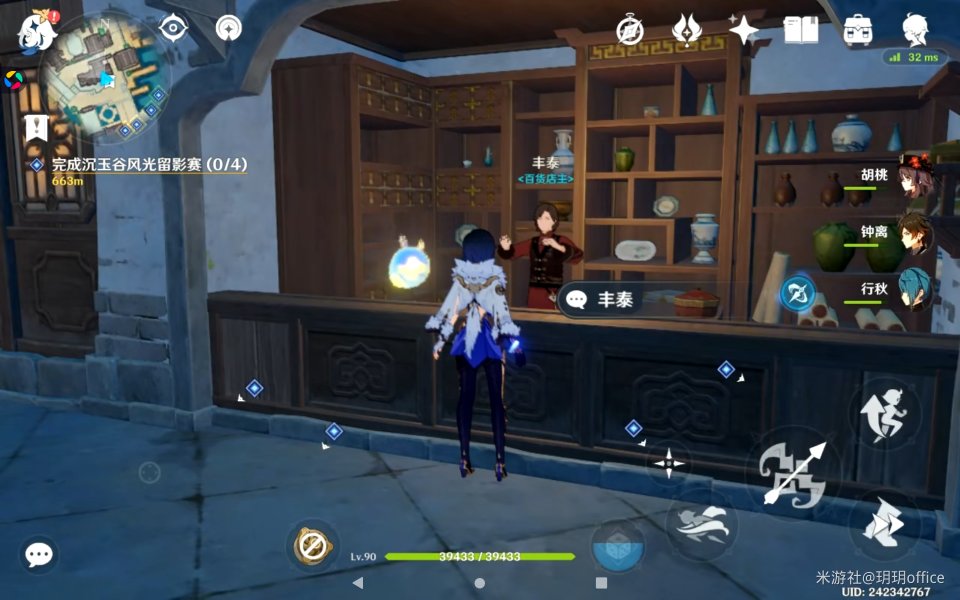Open the map from the minimap
This screenshot has width=960, height=600.
coord(103,78)
